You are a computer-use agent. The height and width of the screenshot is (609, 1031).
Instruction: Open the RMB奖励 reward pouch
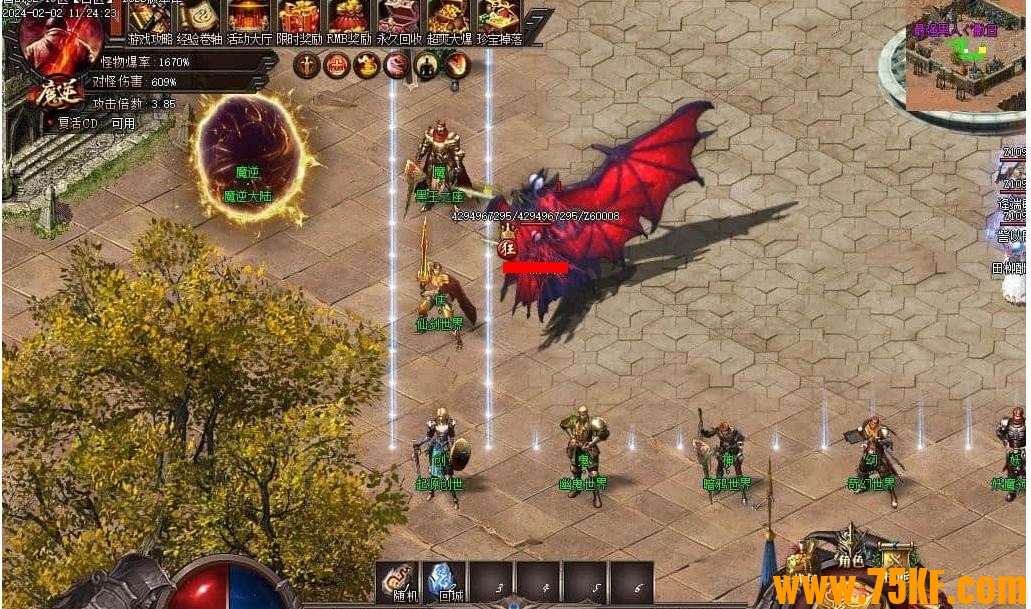coord(348,19)
